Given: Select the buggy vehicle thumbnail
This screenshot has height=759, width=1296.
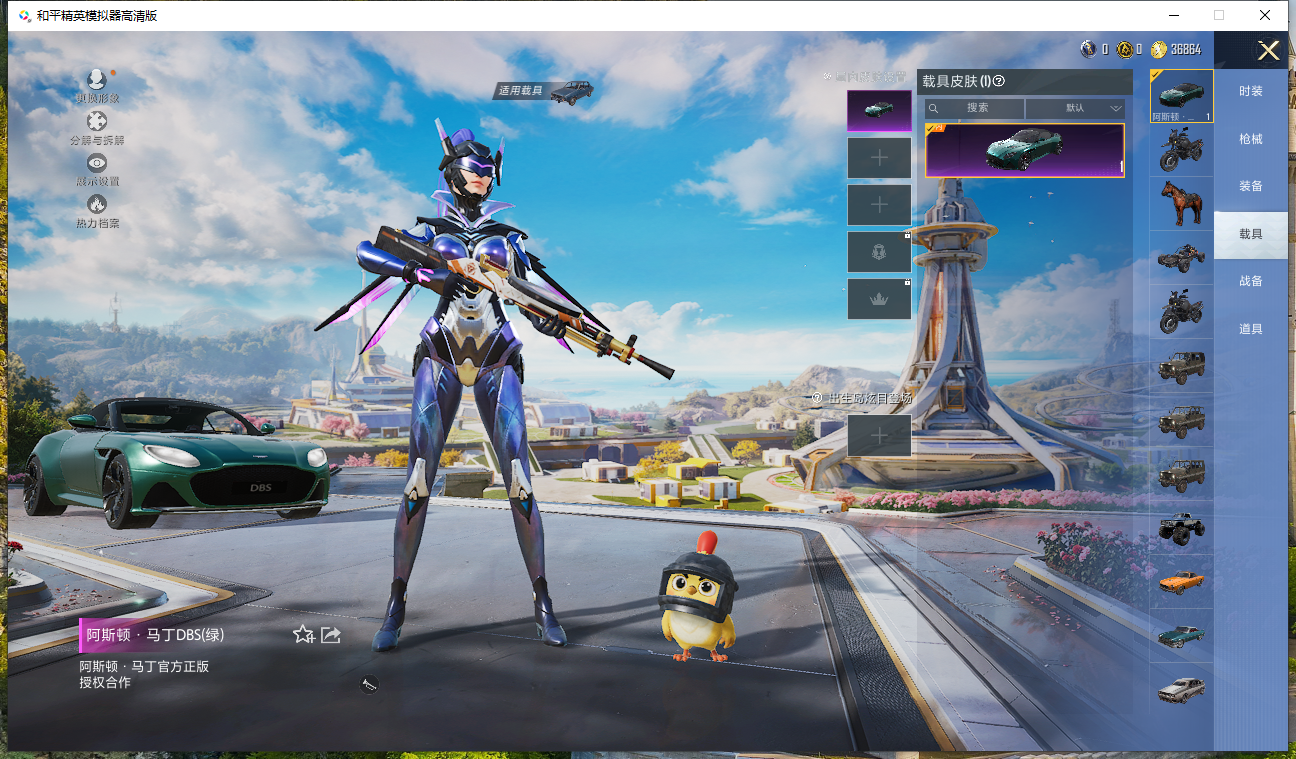Looking at the screenshot, I should coord(1181,258).
